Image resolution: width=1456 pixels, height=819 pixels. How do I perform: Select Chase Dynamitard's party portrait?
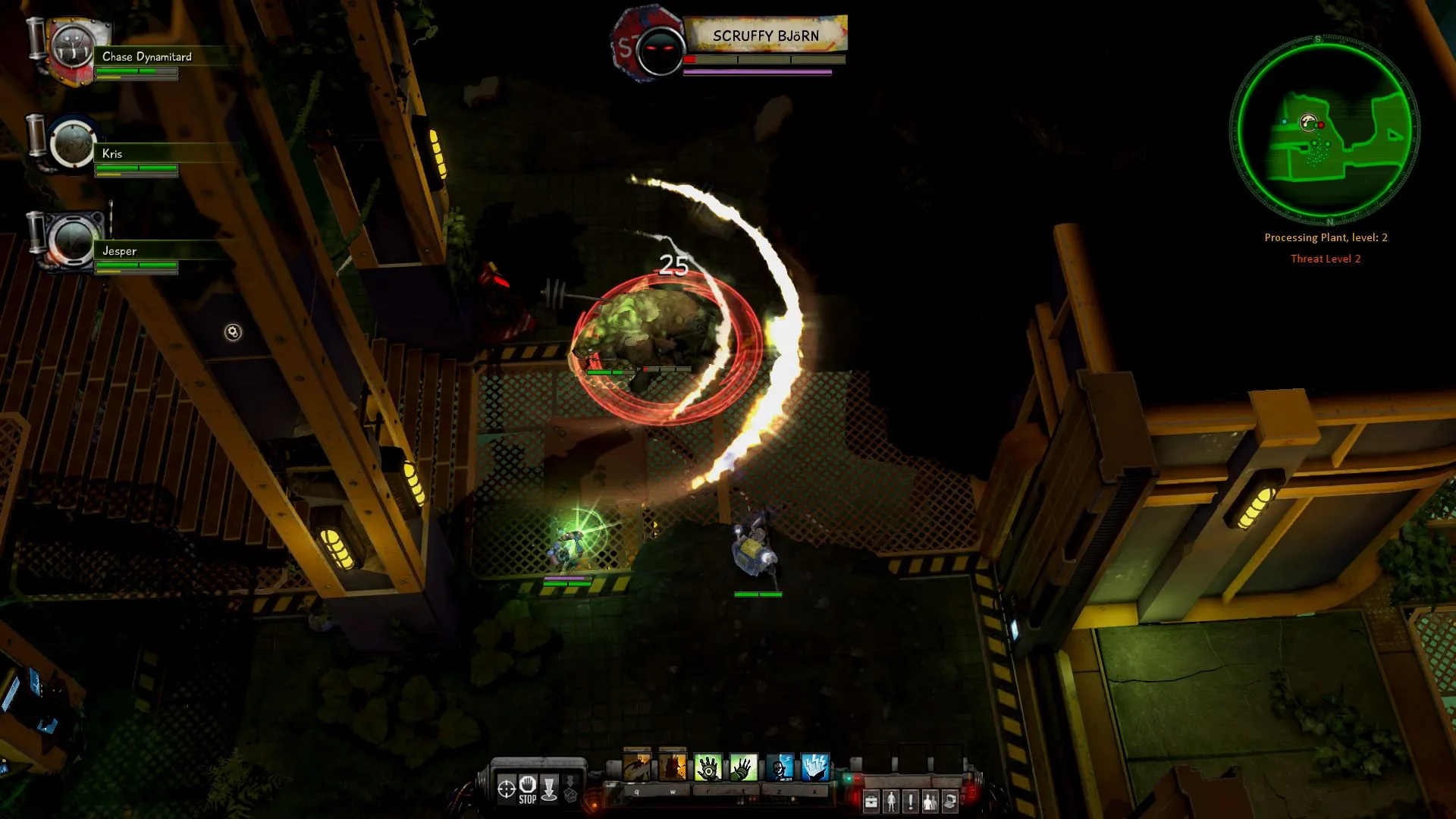tap(72, 49)
